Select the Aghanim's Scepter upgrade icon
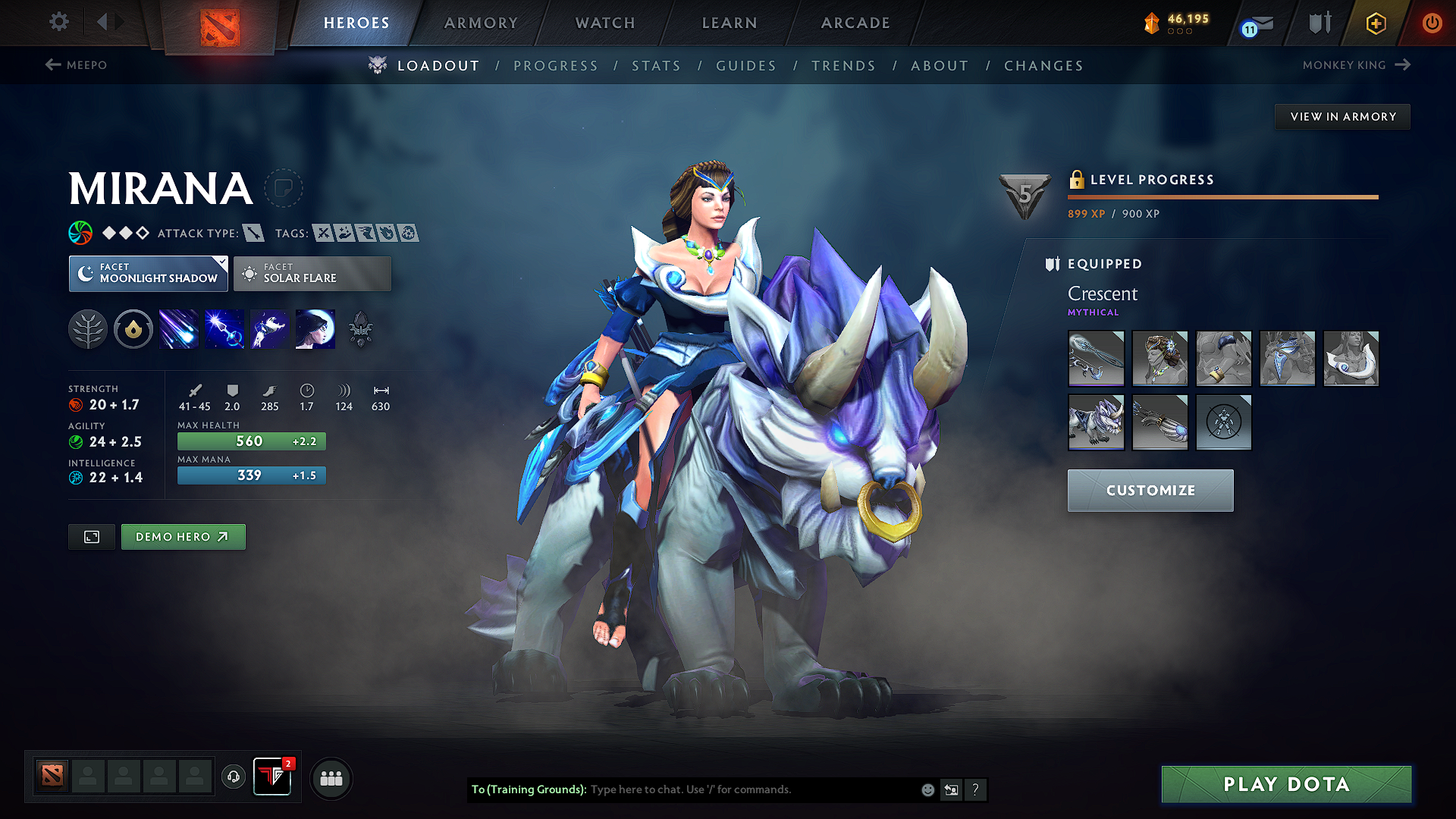The width and height of the screenshot is (1456, 819). [360, 328]
